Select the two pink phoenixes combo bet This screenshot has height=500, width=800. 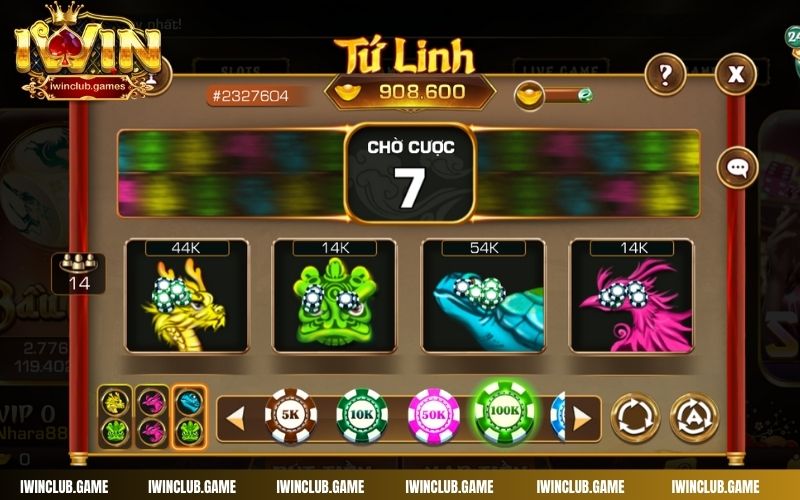[x=152, y=417]
